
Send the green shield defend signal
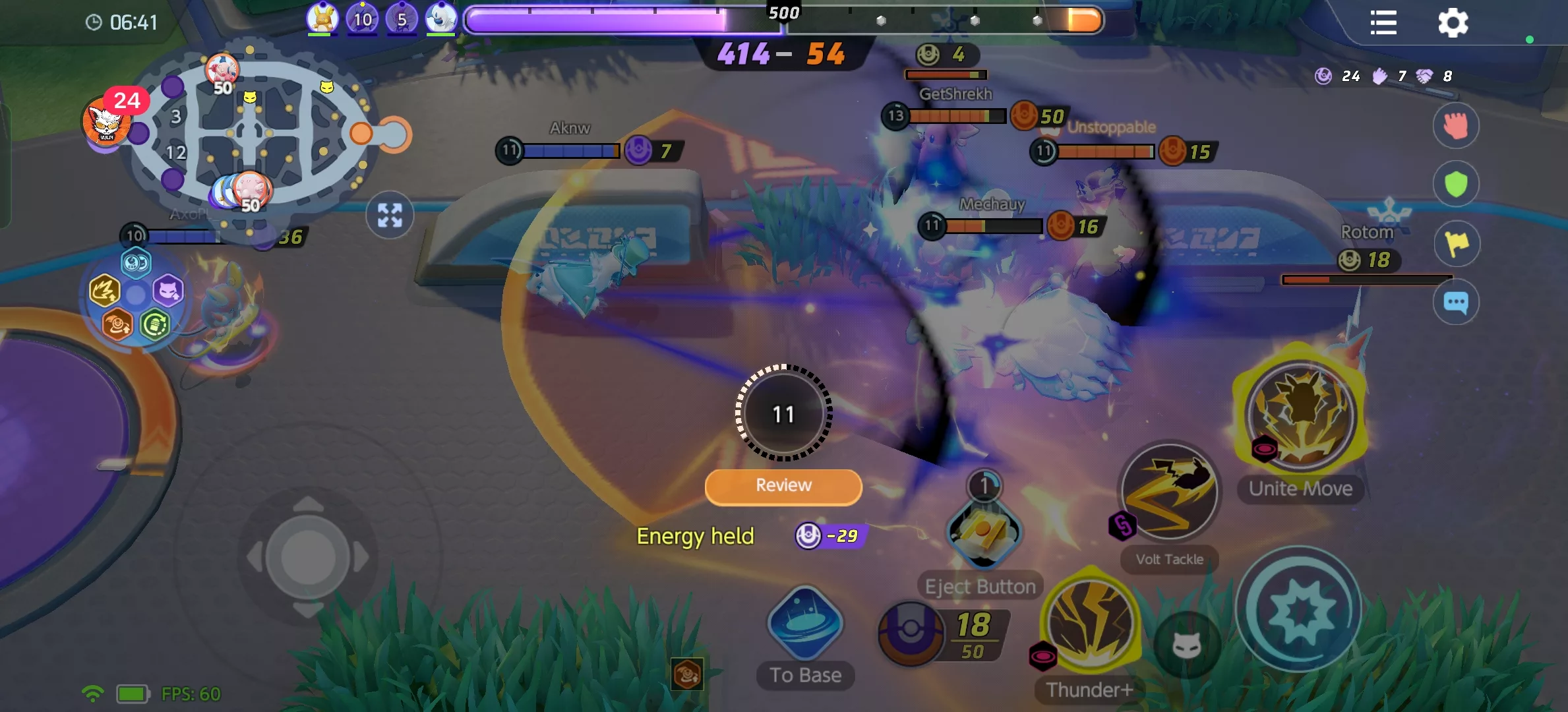1456,184
